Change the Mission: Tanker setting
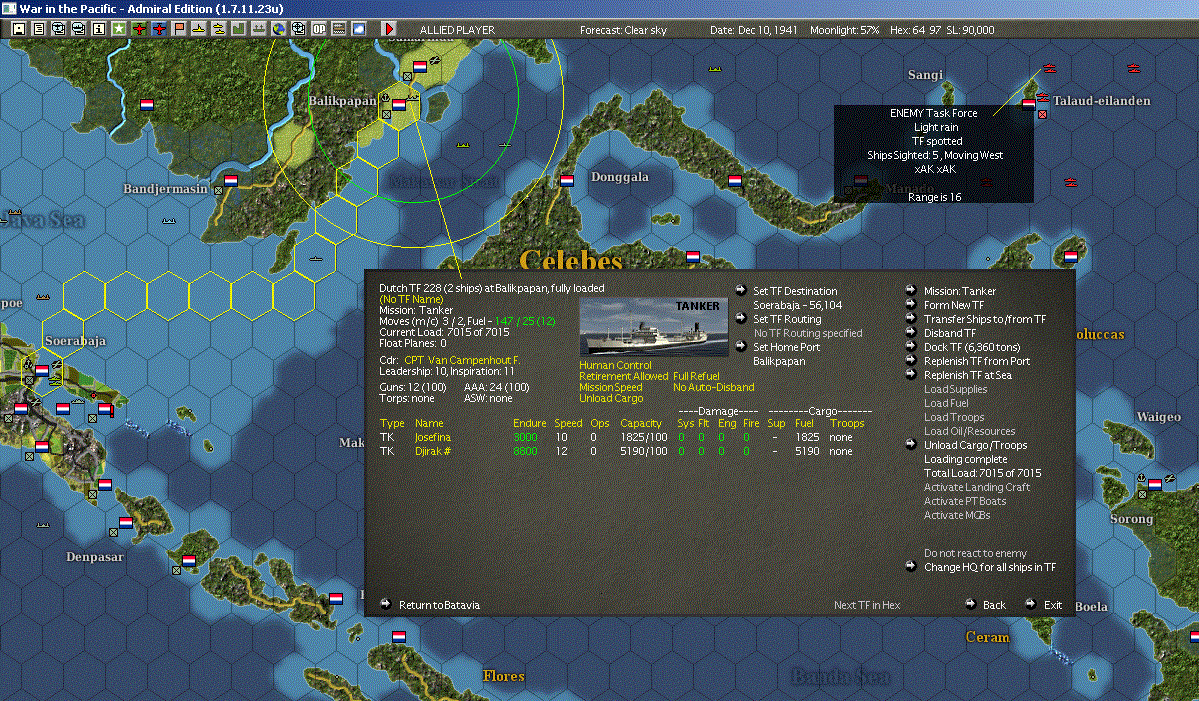 [959, 291]
